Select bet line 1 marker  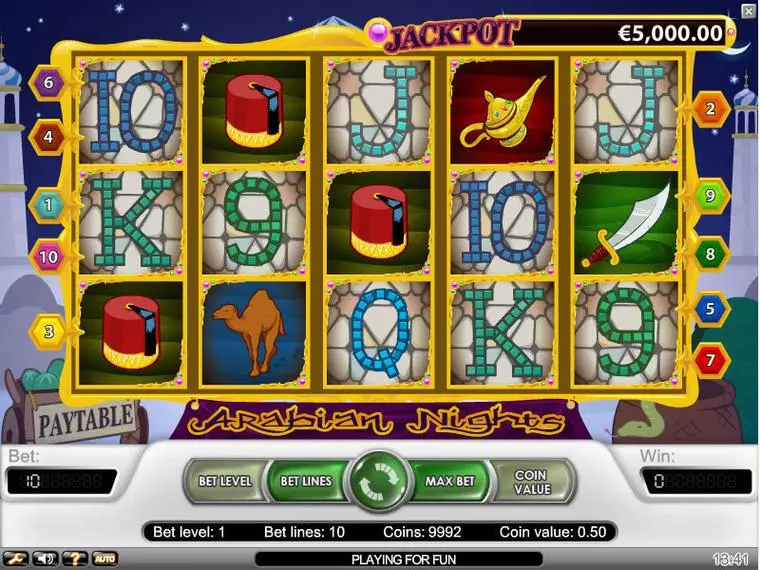(x=47, y=205)
